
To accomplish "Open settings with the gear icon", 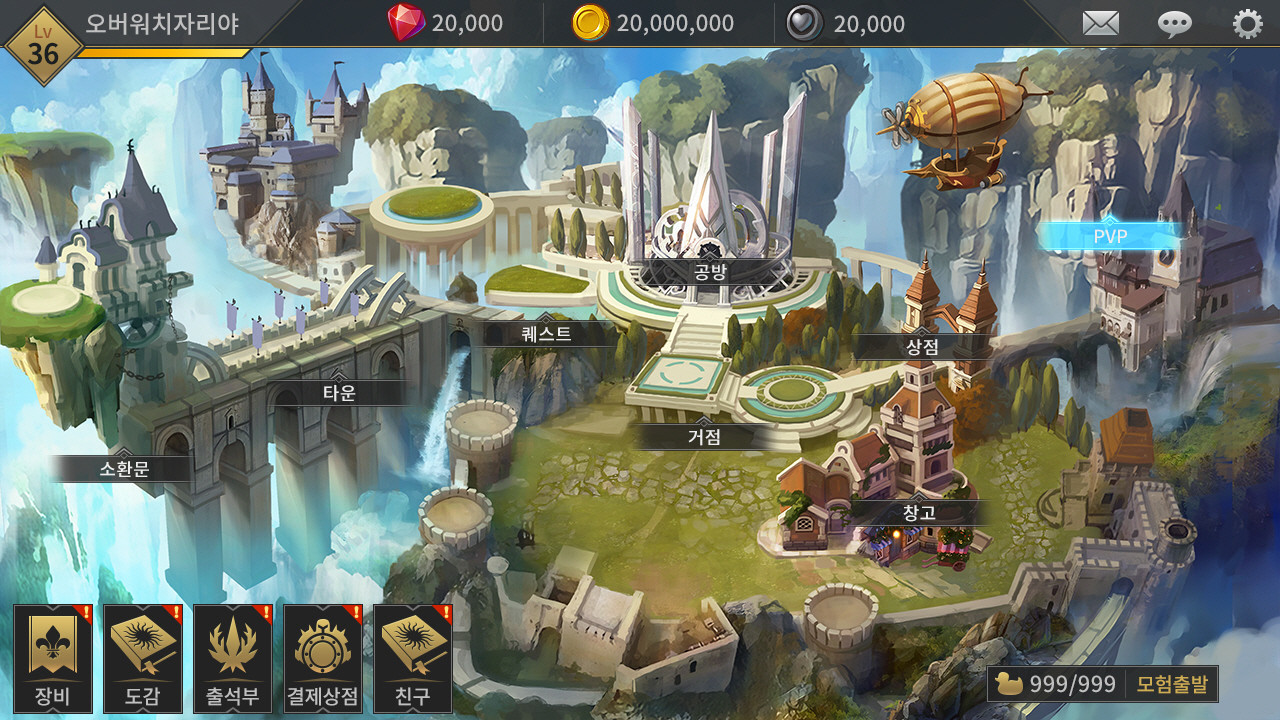I will click(x=1247, y=23).
